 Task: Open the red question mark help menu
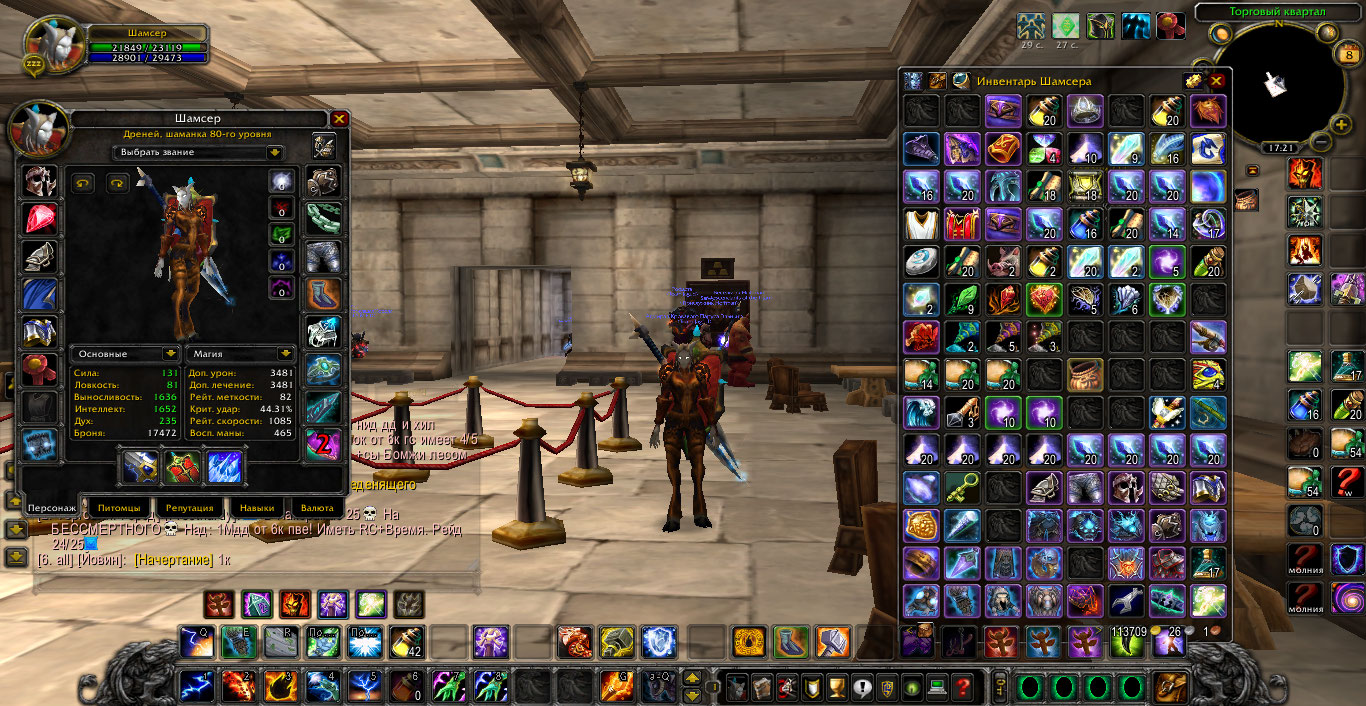click(x=962, y=687)
